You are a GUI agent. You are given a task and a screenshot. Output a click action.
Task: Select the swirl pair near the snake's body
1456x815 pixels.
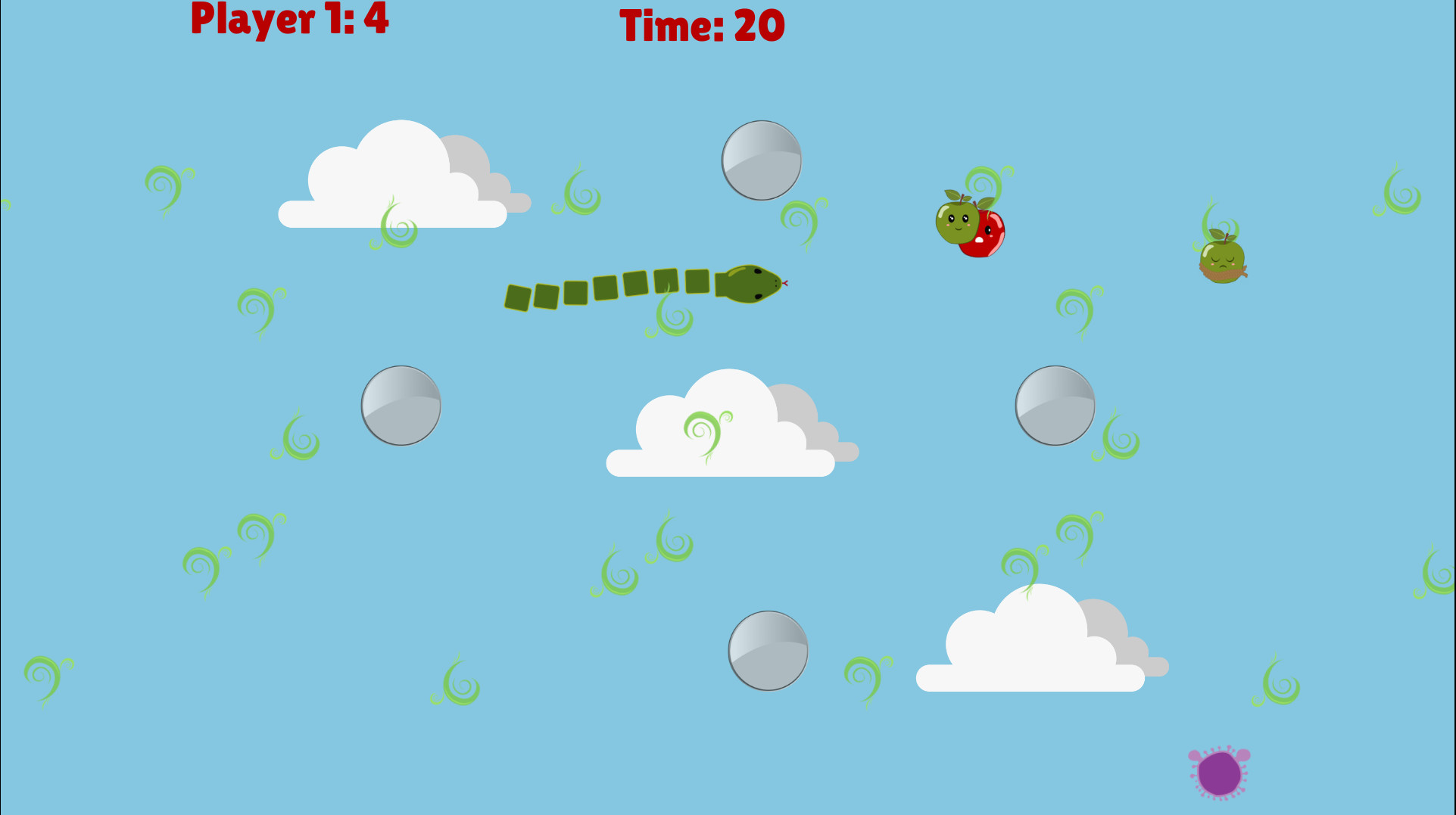pos(666,318)
